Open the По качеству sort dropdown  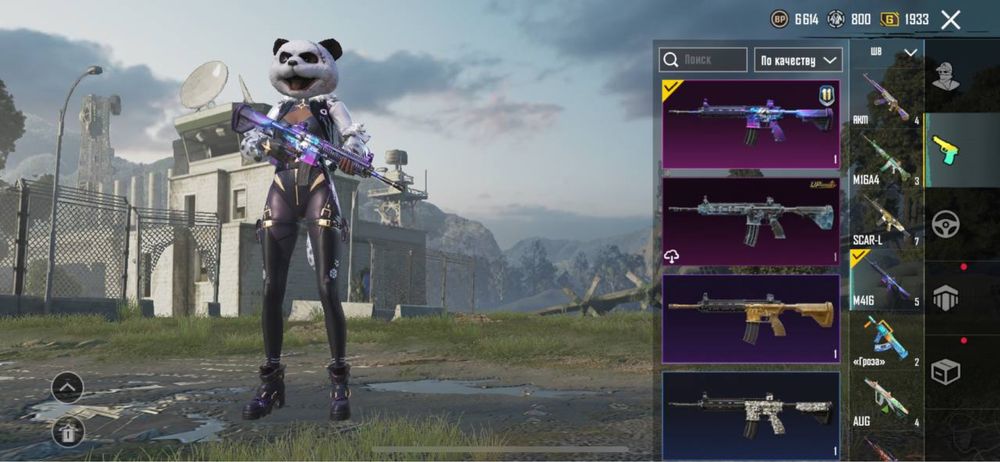(798, 60)
